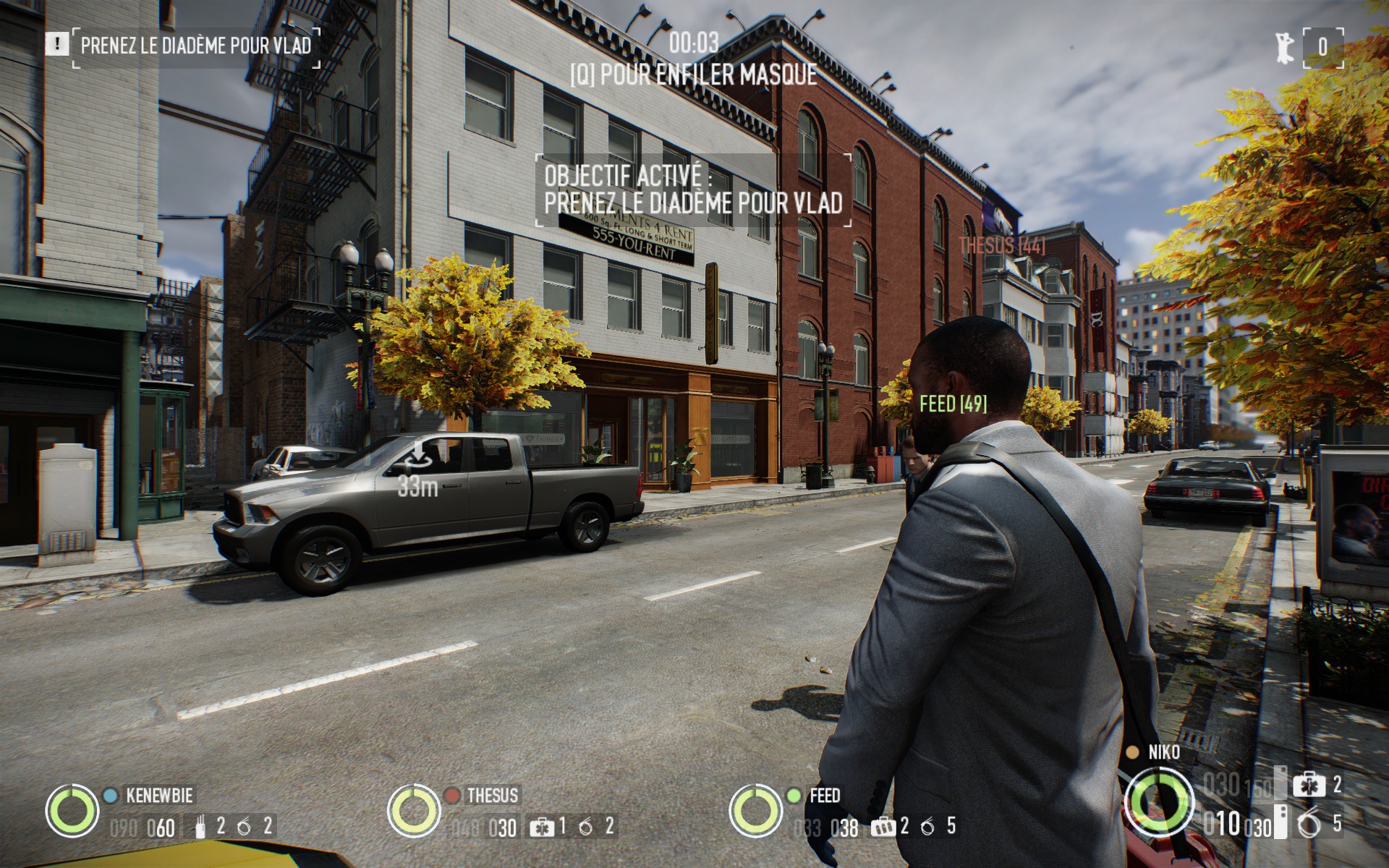Click the THESUS [44] player name tag
1389x868 pixels.
pyautogui.click(x=1002, y=246)
